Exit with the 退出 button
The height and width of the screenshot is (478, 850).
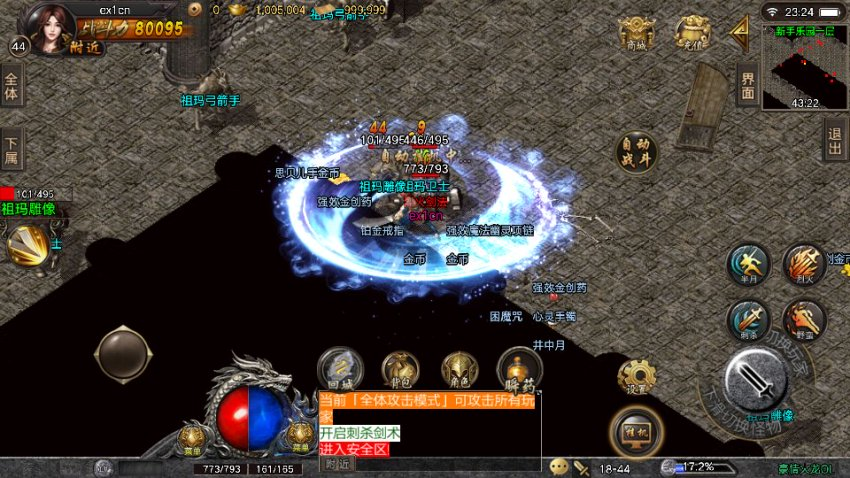click(x=835, y=141)
